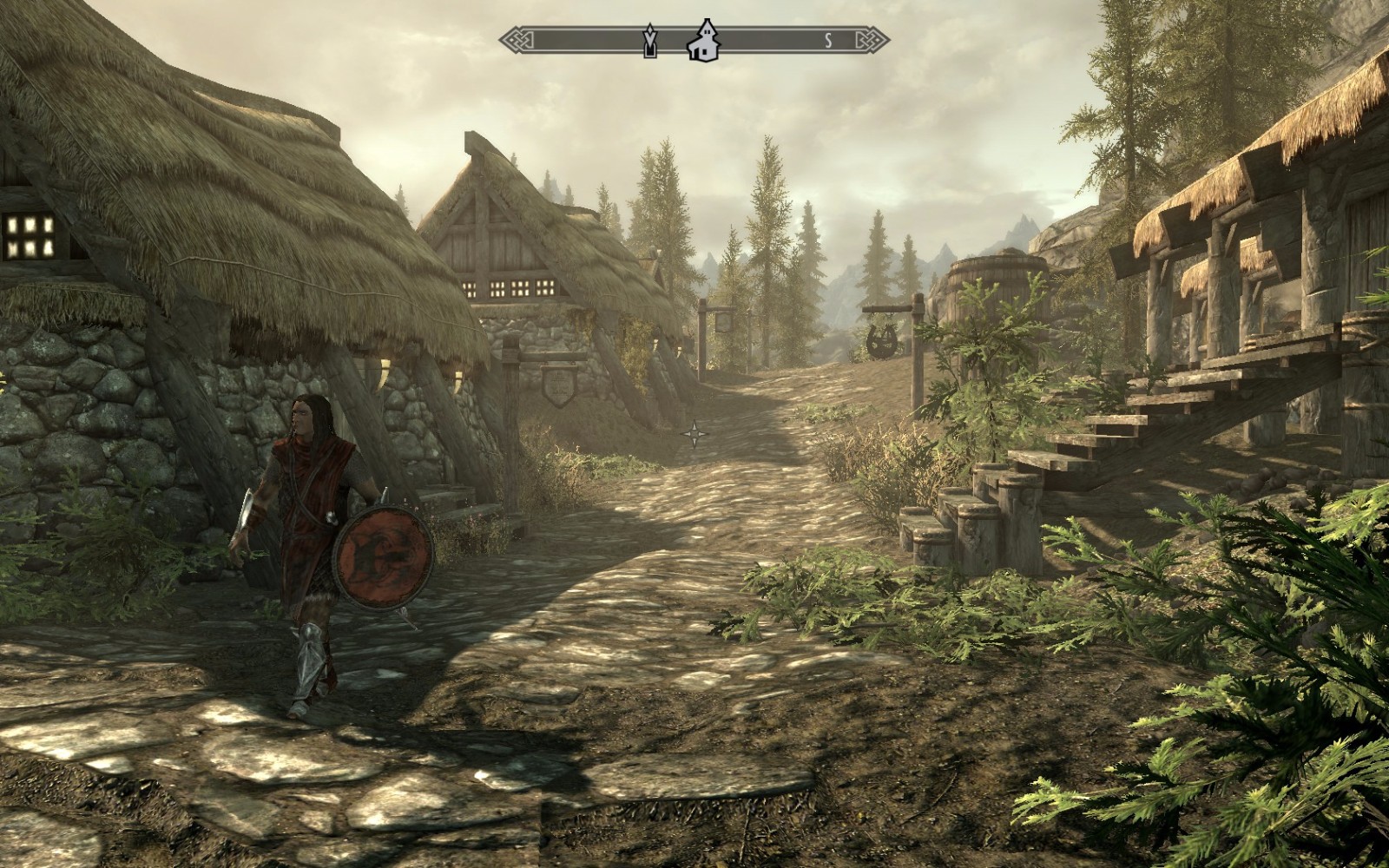Select the house-shaped town marker on the compass
Image resolution: width=1389 pixels, height=868 pixels.
(703, 41)
